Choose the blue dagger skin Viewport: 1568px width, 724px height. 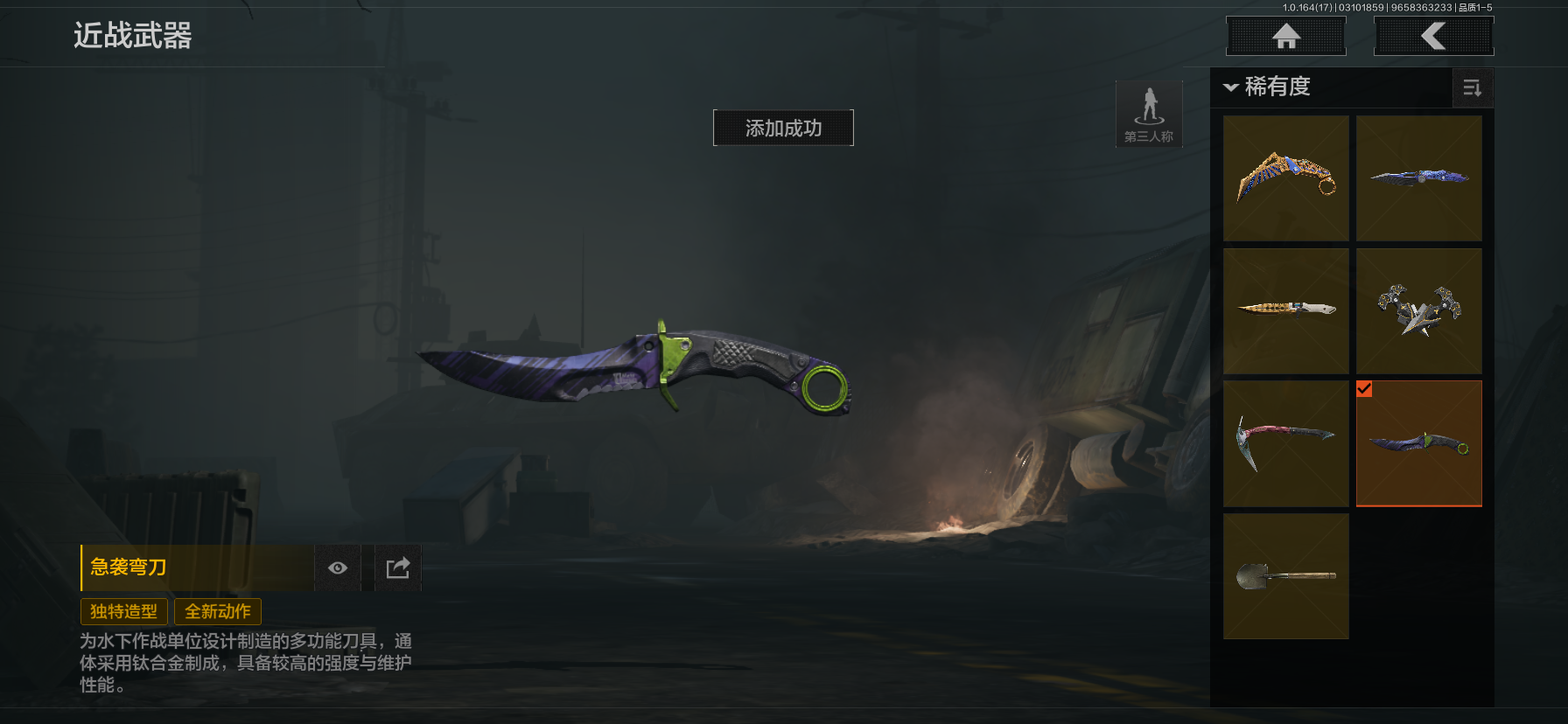pyautogui.click(x=1418, y=178)
